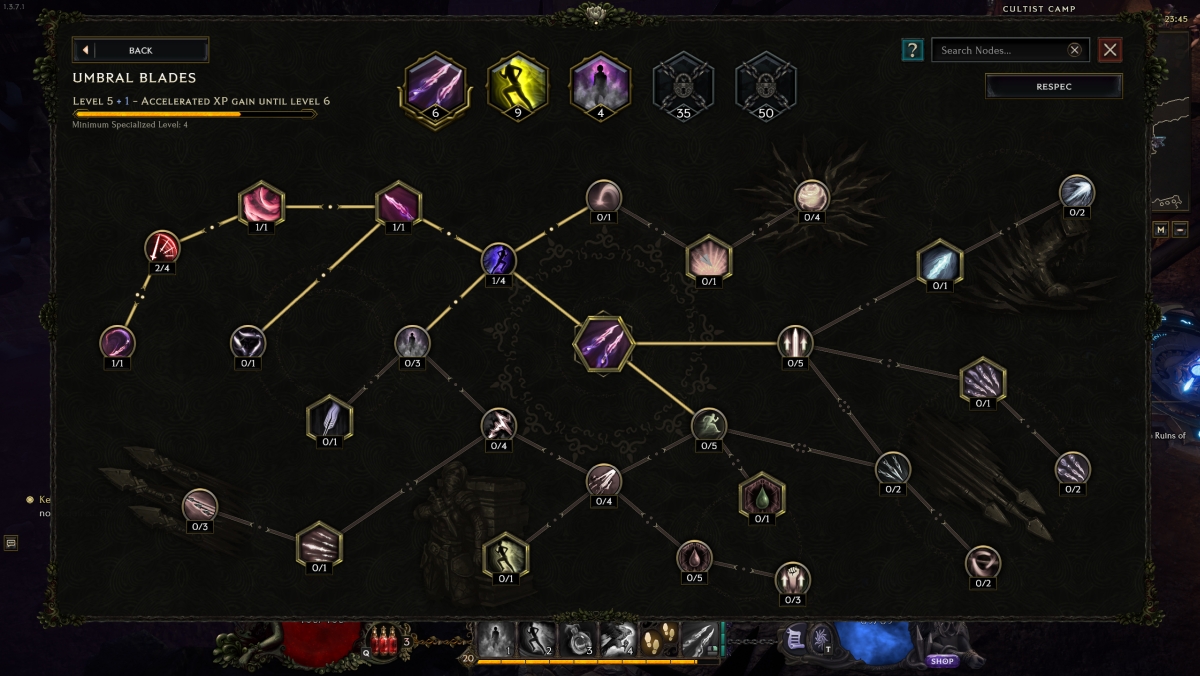Select the yellow running figure skill tab
The height and width of the screenshot is (676, 1200).
coord(517,81)
